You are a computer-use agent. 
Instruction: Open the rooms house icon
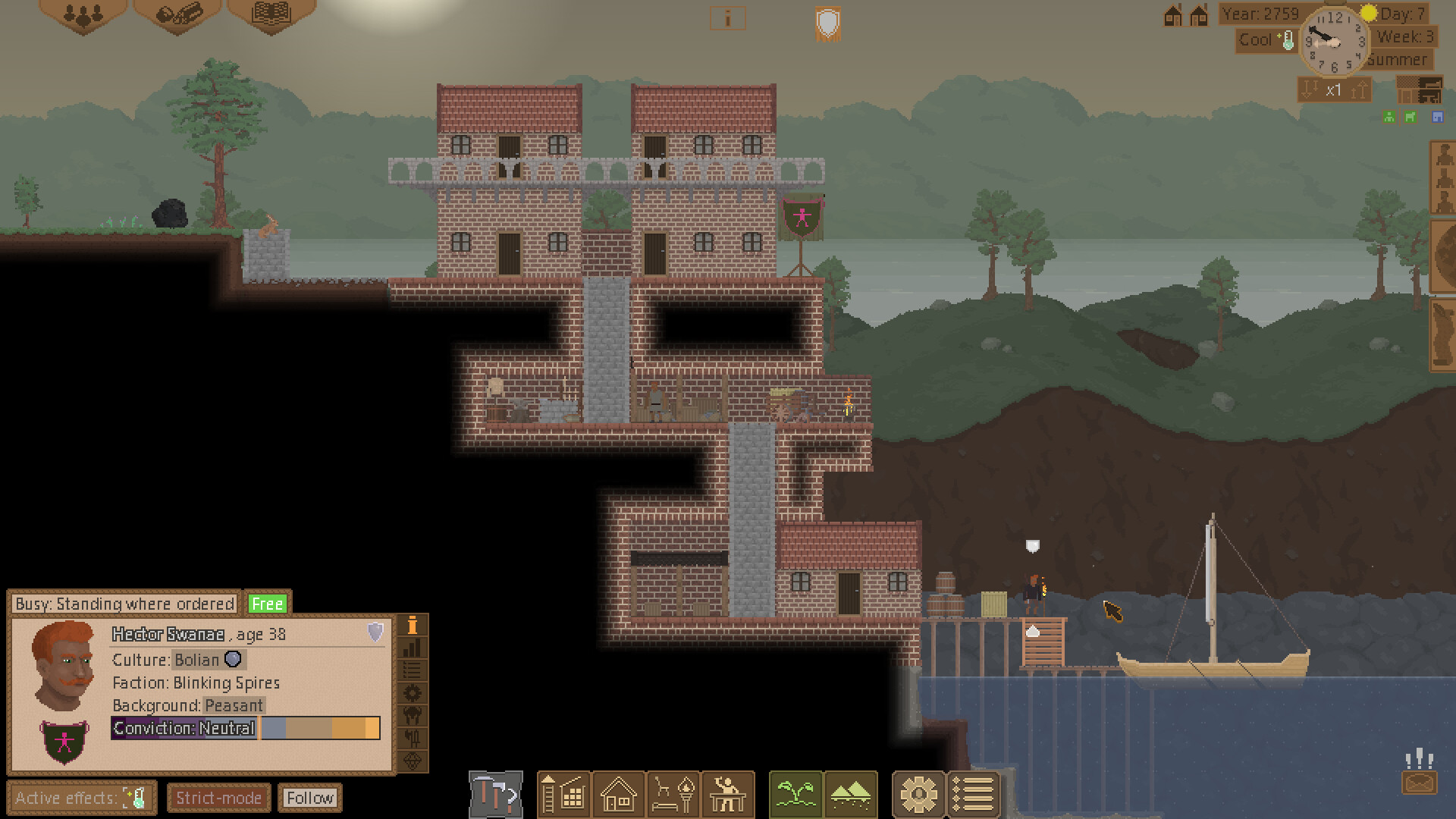[x=619, y=794]
